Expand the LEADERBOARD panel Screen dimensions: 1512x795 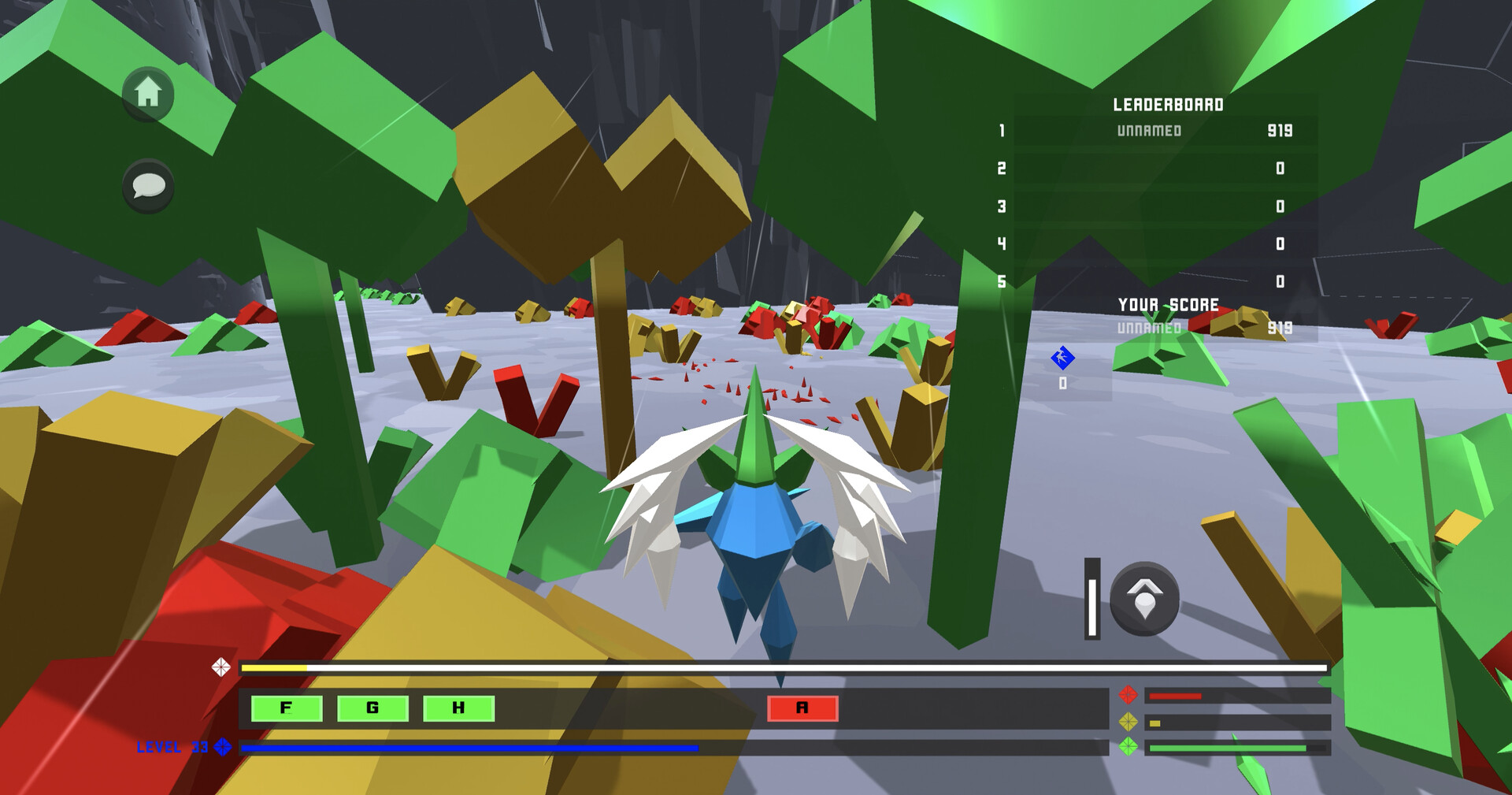click(x=1167, y=102)
